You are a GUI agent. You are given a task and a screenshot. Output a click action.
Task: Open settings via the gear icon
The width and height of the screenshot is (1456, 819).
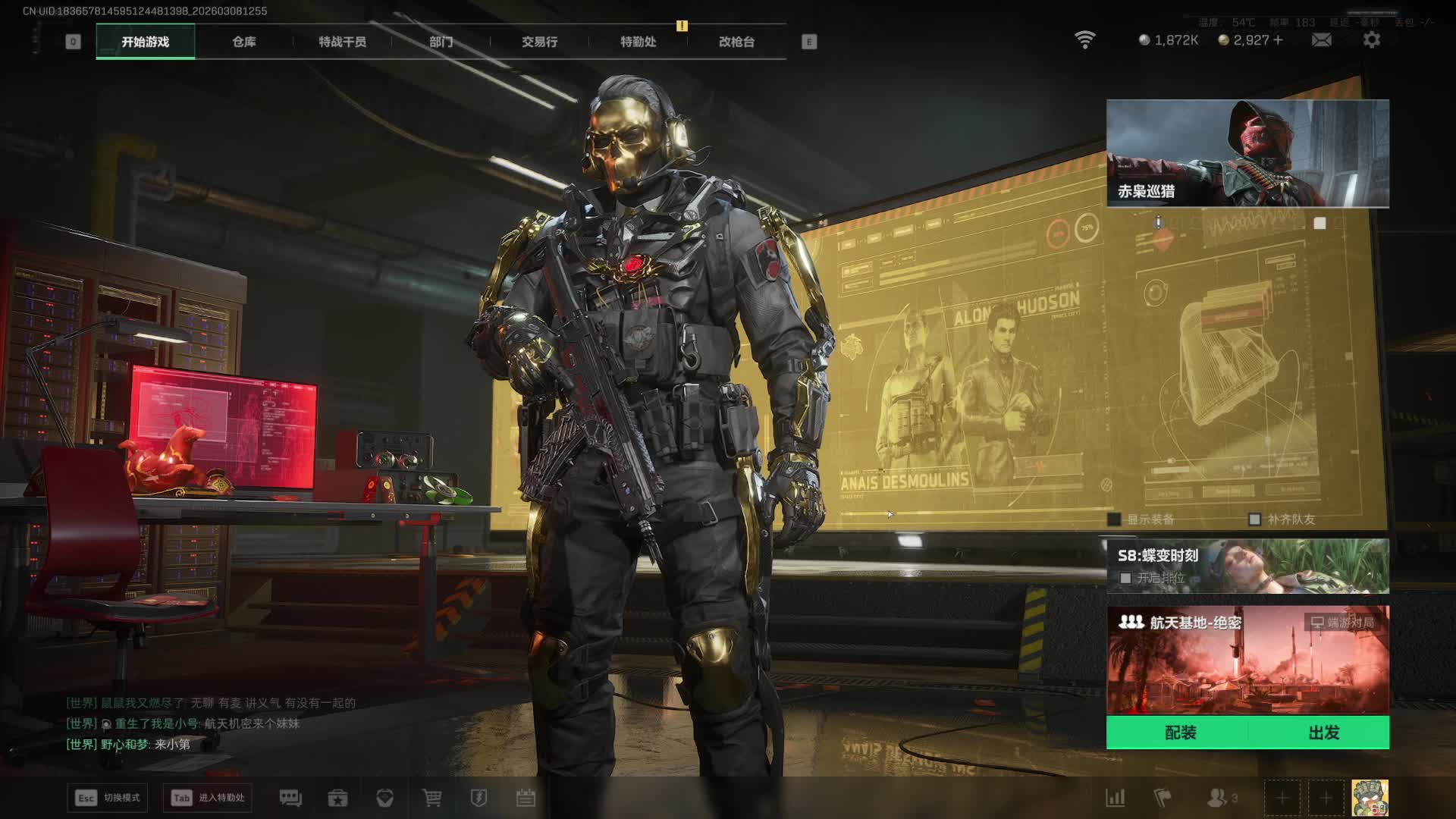click(x=1372, y=40)
